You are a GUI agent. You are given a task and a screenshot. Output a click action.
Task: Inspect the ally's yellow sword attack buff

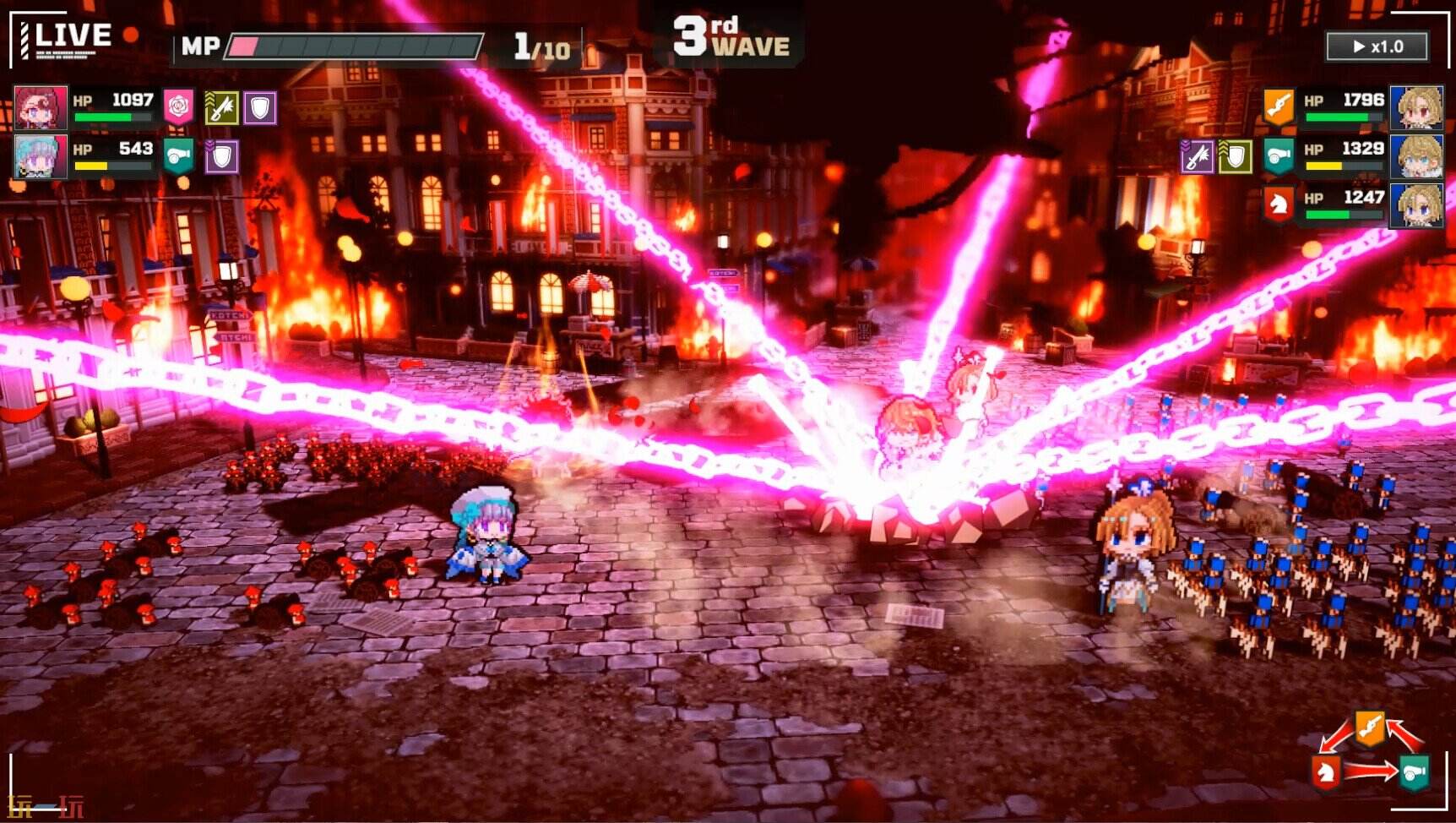(x=221, y=108)
